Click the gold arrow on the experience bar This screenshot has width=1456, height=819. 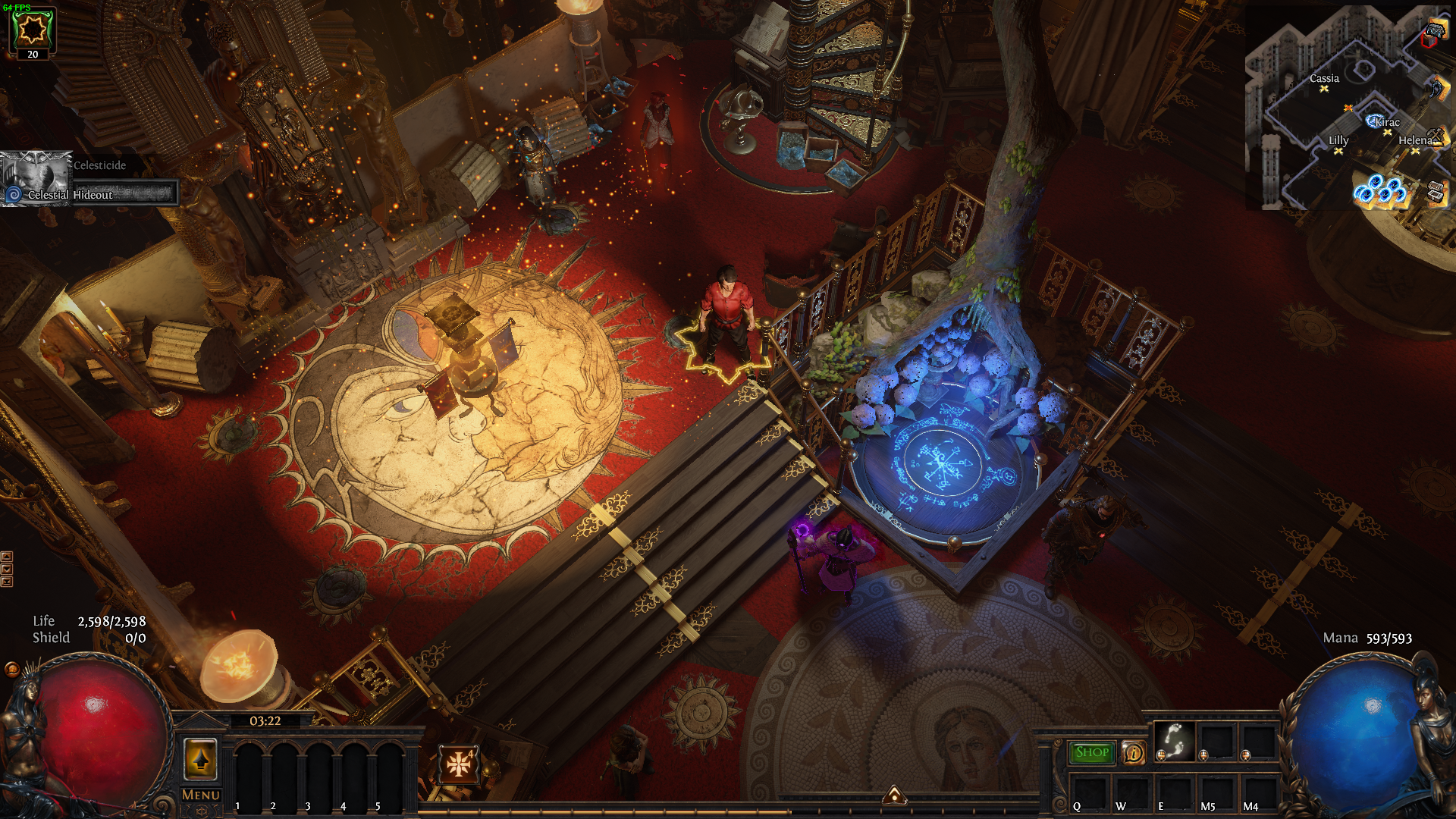coord(895,795)
